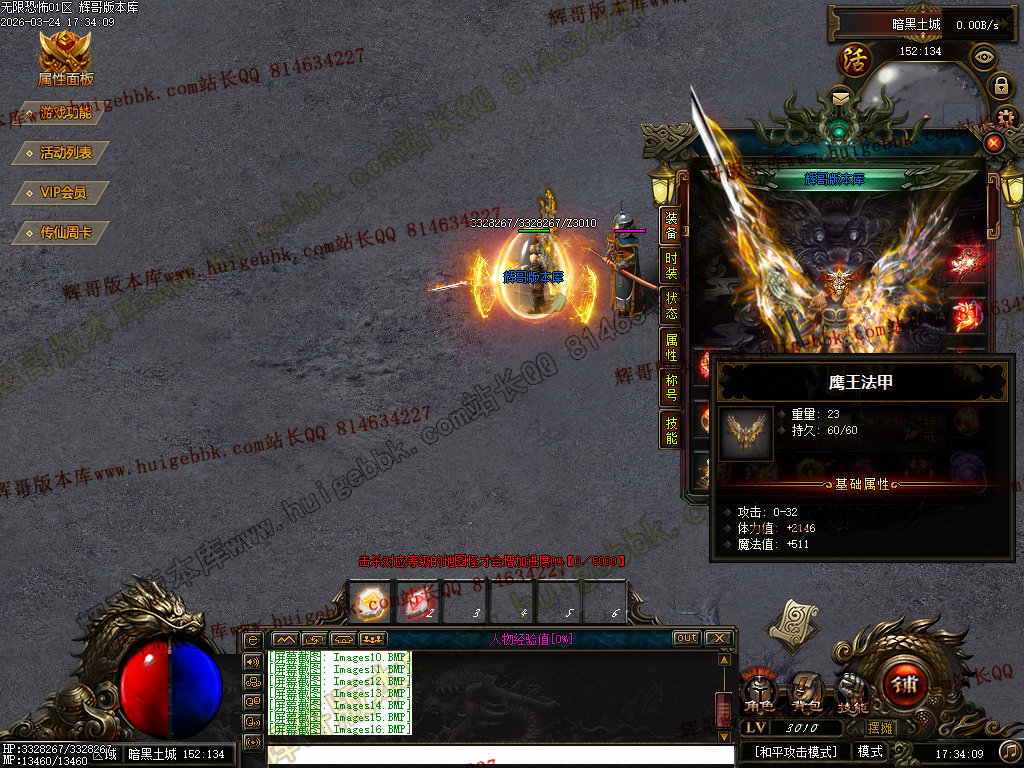Show the 活动列表 activity list

click(62, 153)
